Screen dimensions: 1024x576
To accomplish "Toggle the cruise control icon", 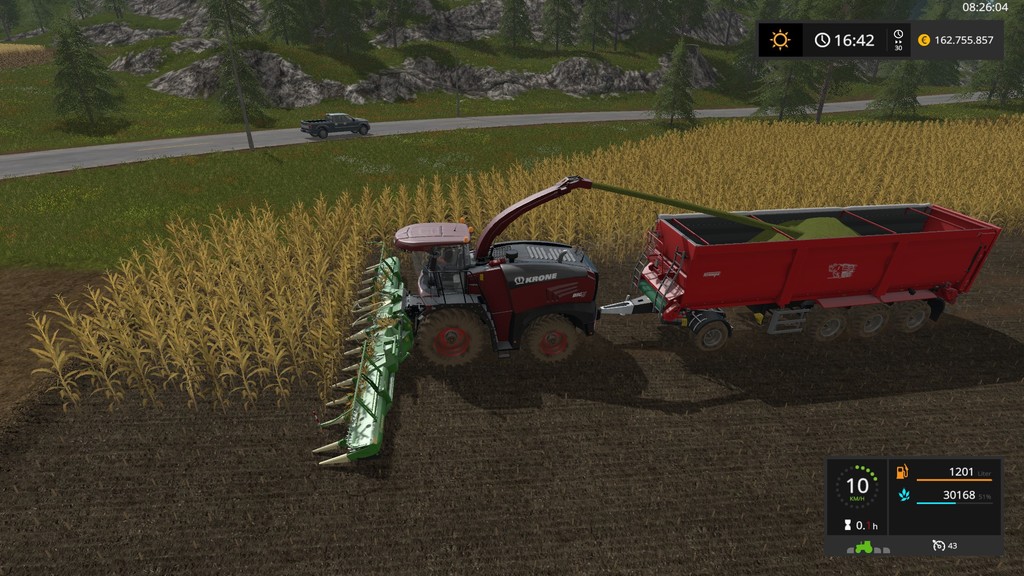I will pos(938,546).
